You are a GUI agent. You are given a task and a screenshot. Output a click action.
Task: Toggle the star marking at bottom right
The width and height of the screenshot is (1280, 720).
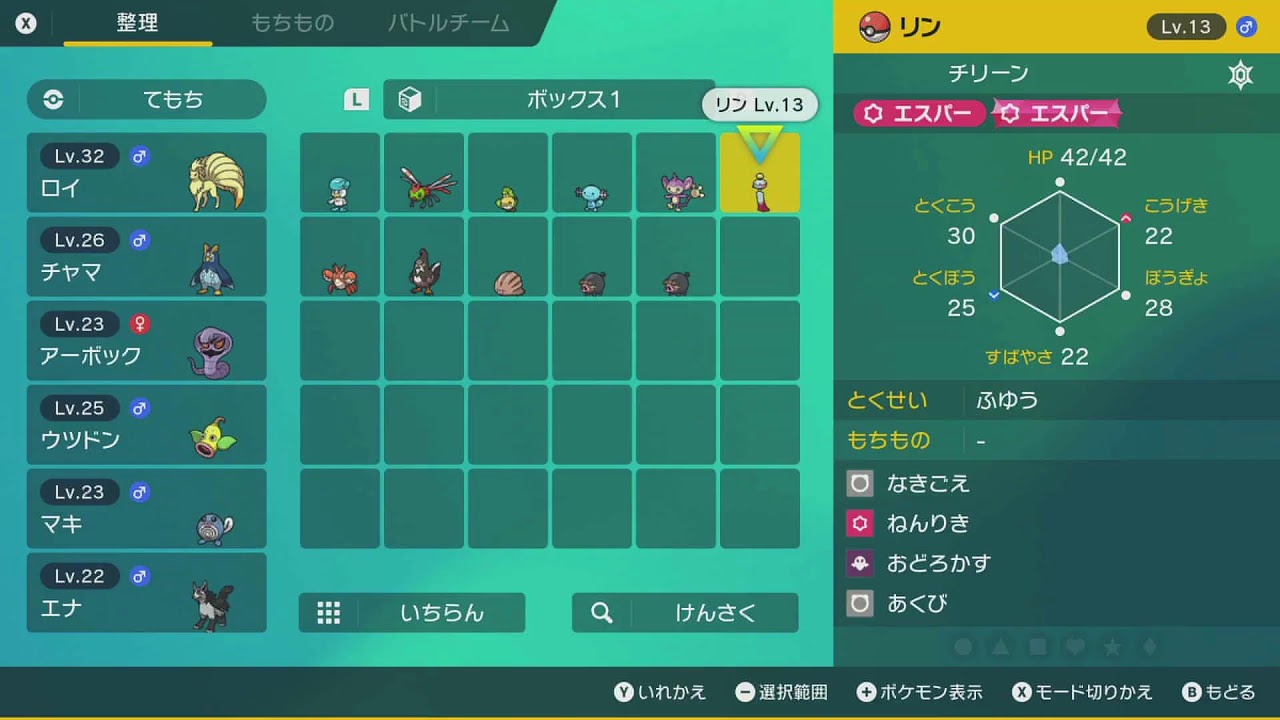(1109, 647)
